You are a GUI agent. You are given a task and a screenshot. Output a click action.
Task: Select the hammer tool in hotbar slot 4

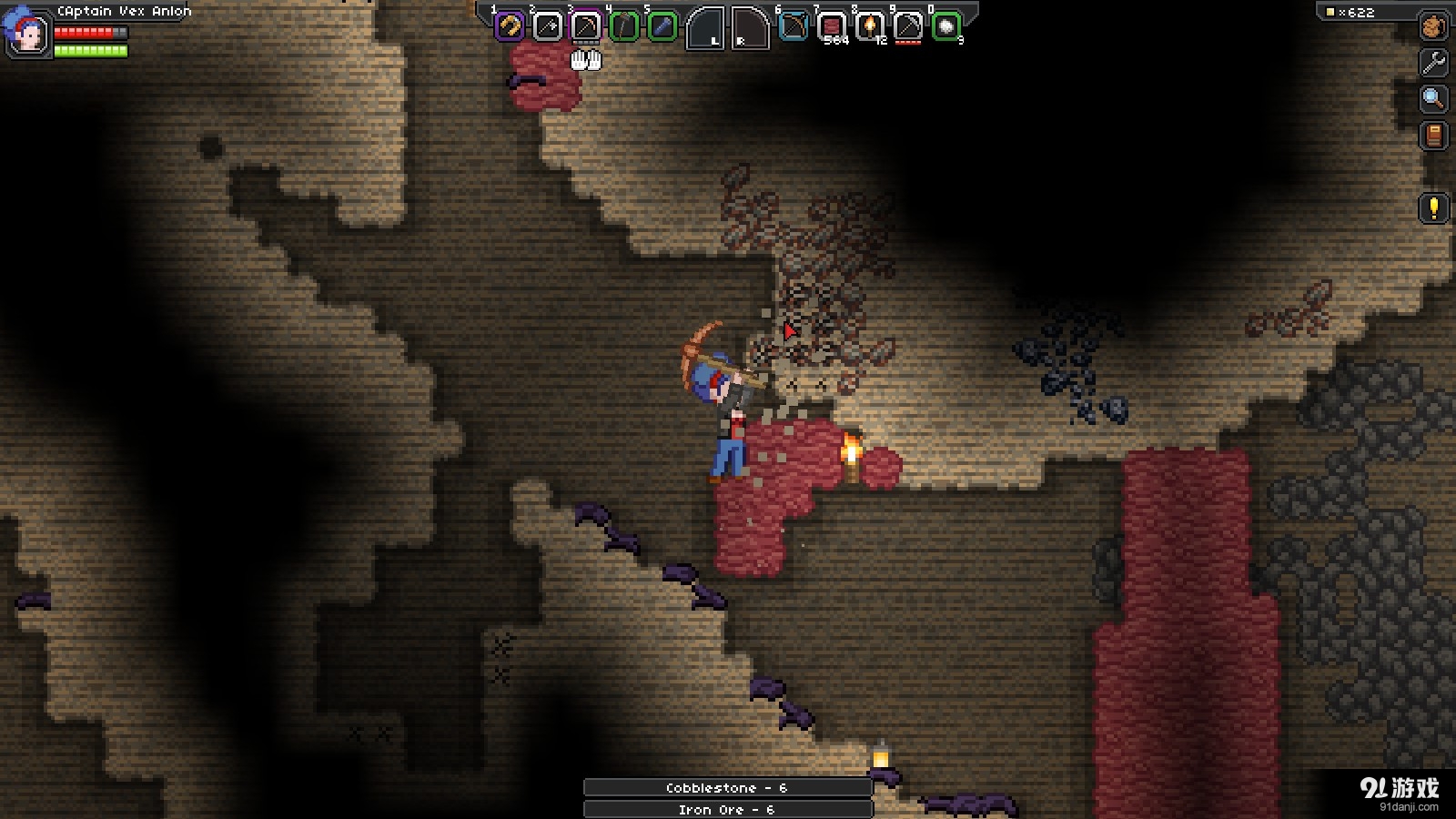pyautogui.click(x=624, y=27)
